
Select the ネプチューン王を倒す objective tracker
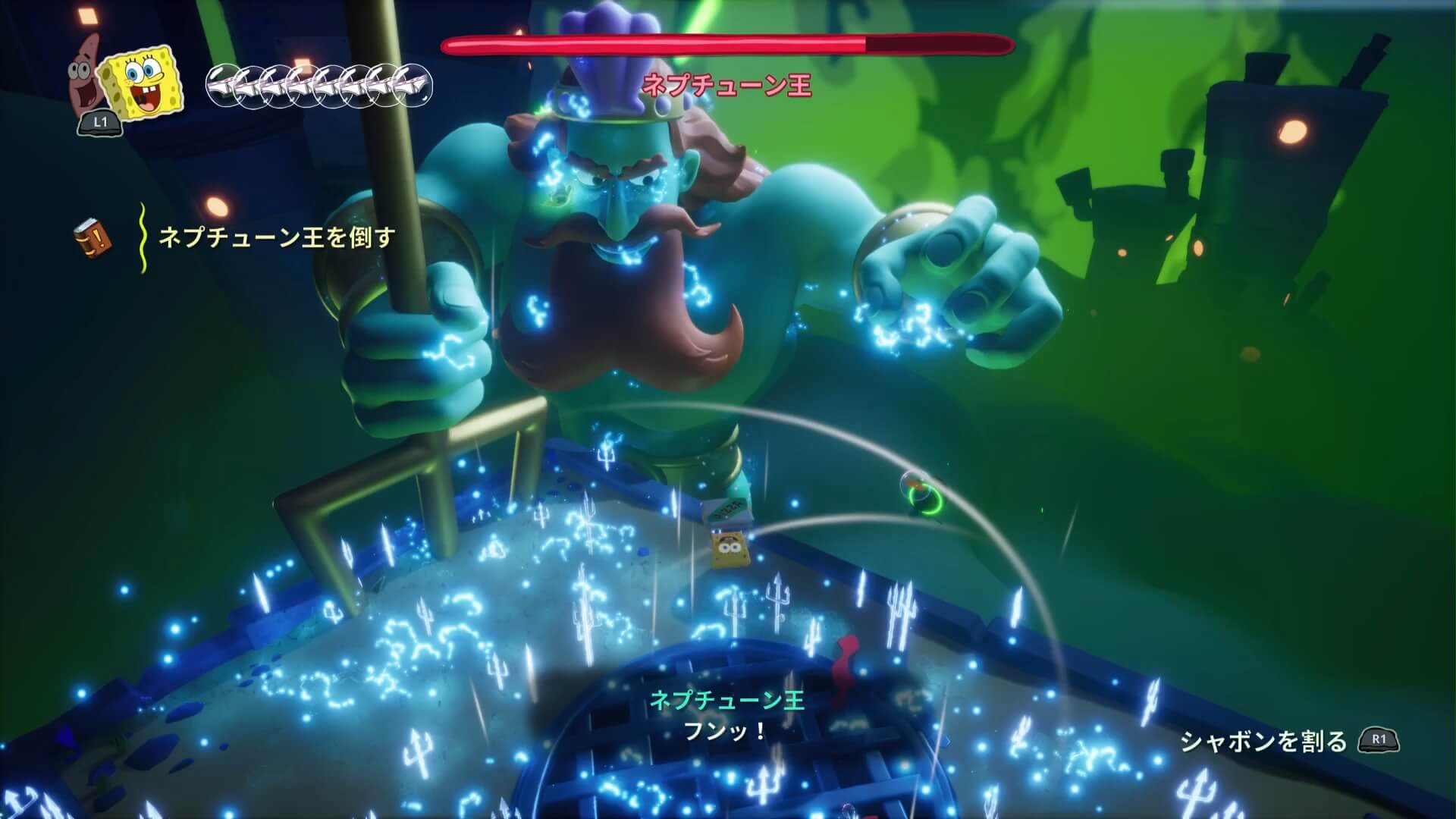277,237
